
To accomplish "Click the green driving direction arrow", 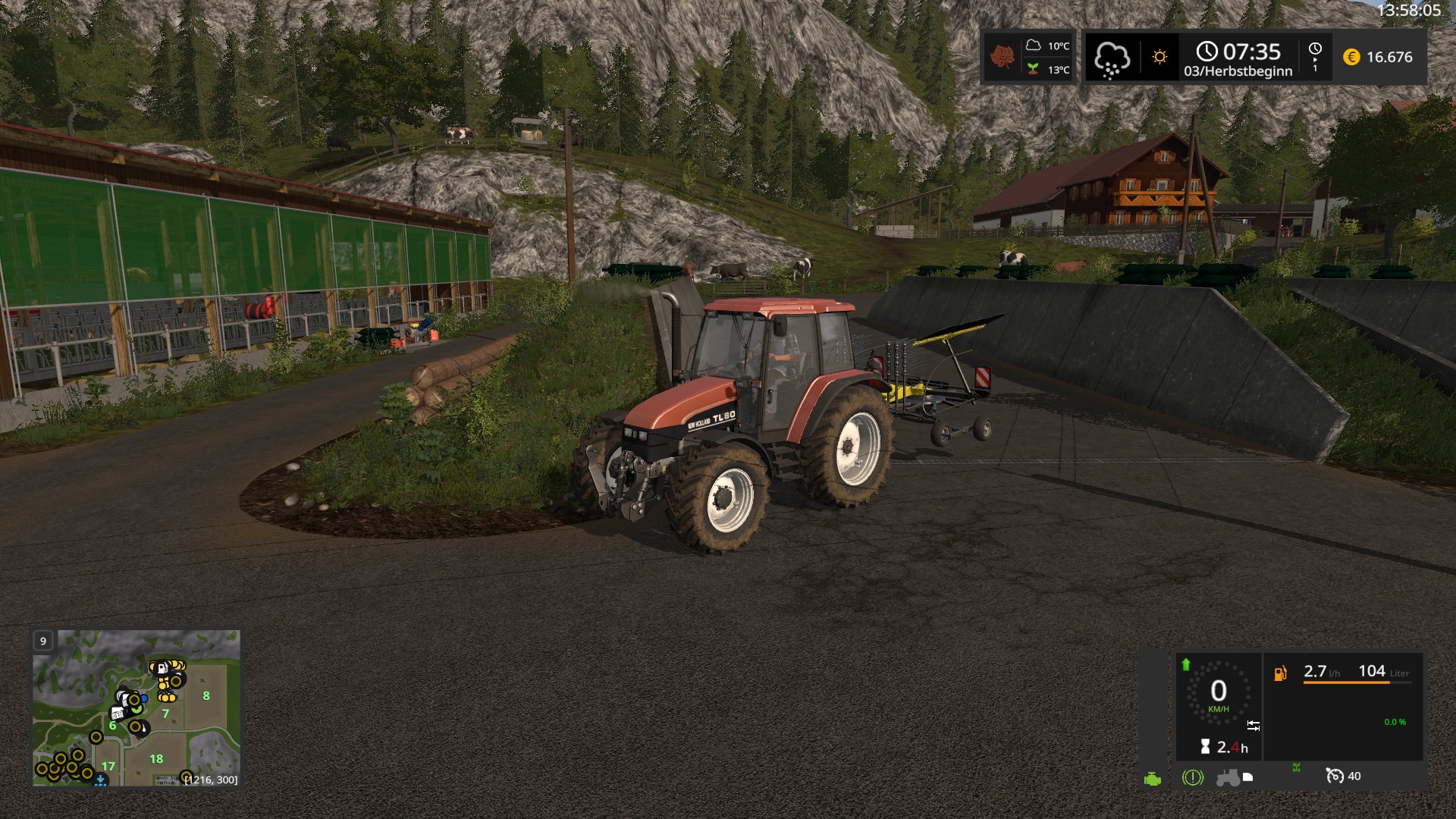I will 1186,664.
